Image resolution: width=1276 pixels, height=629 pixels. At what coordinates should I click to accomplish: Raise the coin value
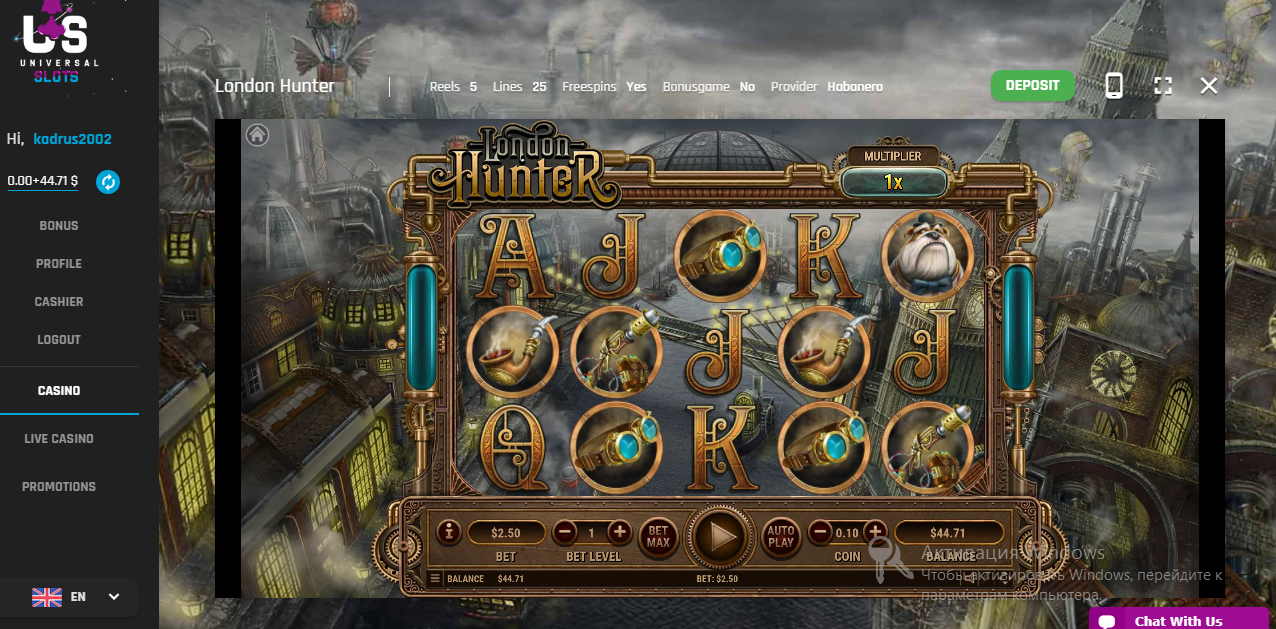tap(875, 532)
